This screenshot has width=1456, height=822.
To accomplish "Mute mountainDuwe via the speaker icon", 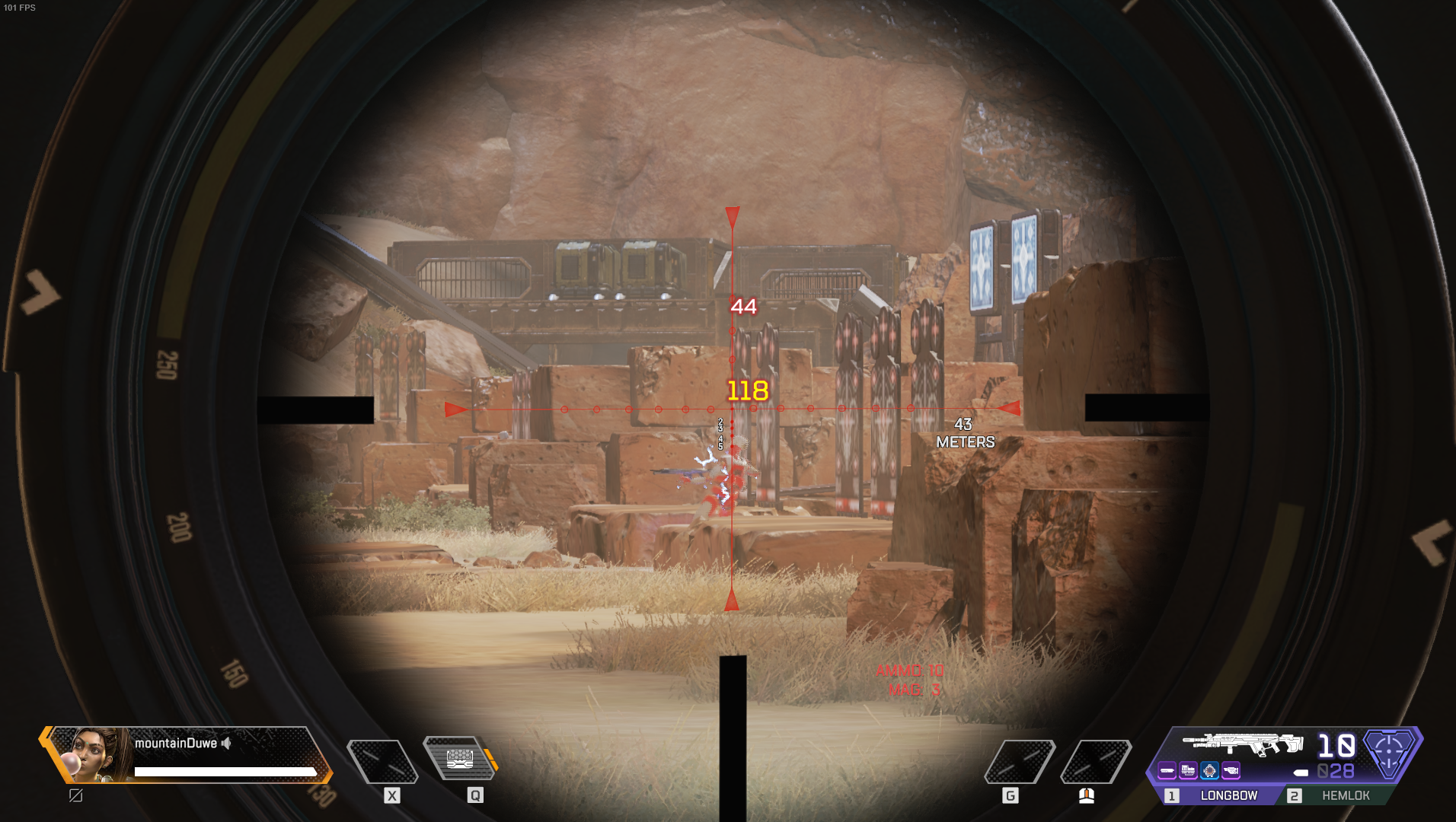I will click(225, 744).
